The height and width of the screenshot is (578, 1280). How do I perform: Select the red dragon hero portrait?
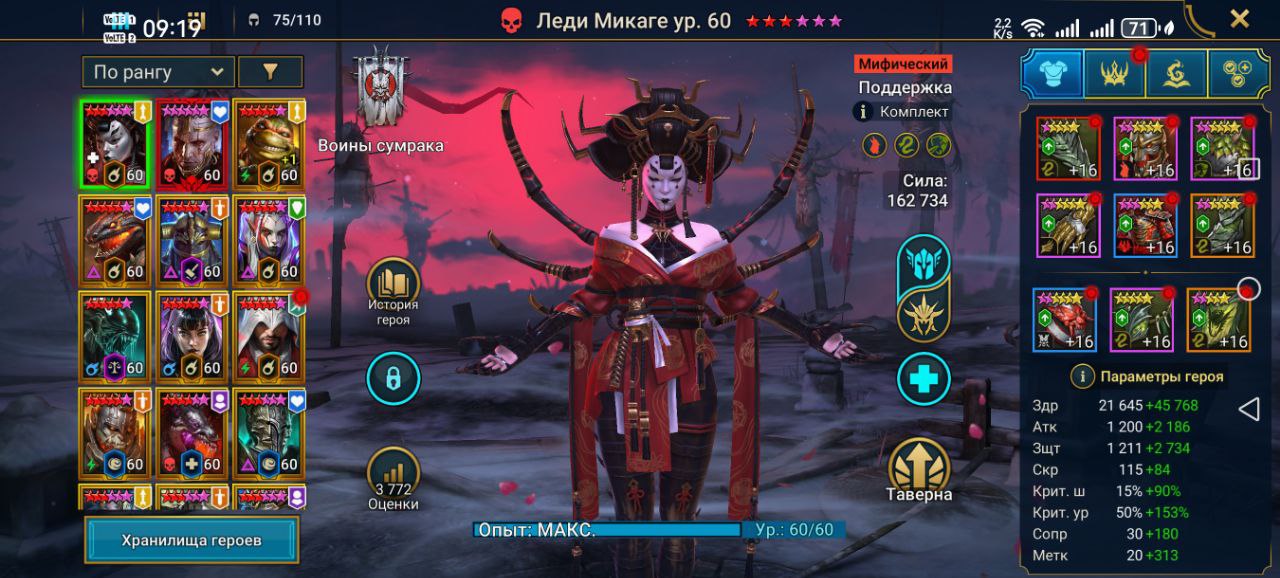click(x=115, y=238)
